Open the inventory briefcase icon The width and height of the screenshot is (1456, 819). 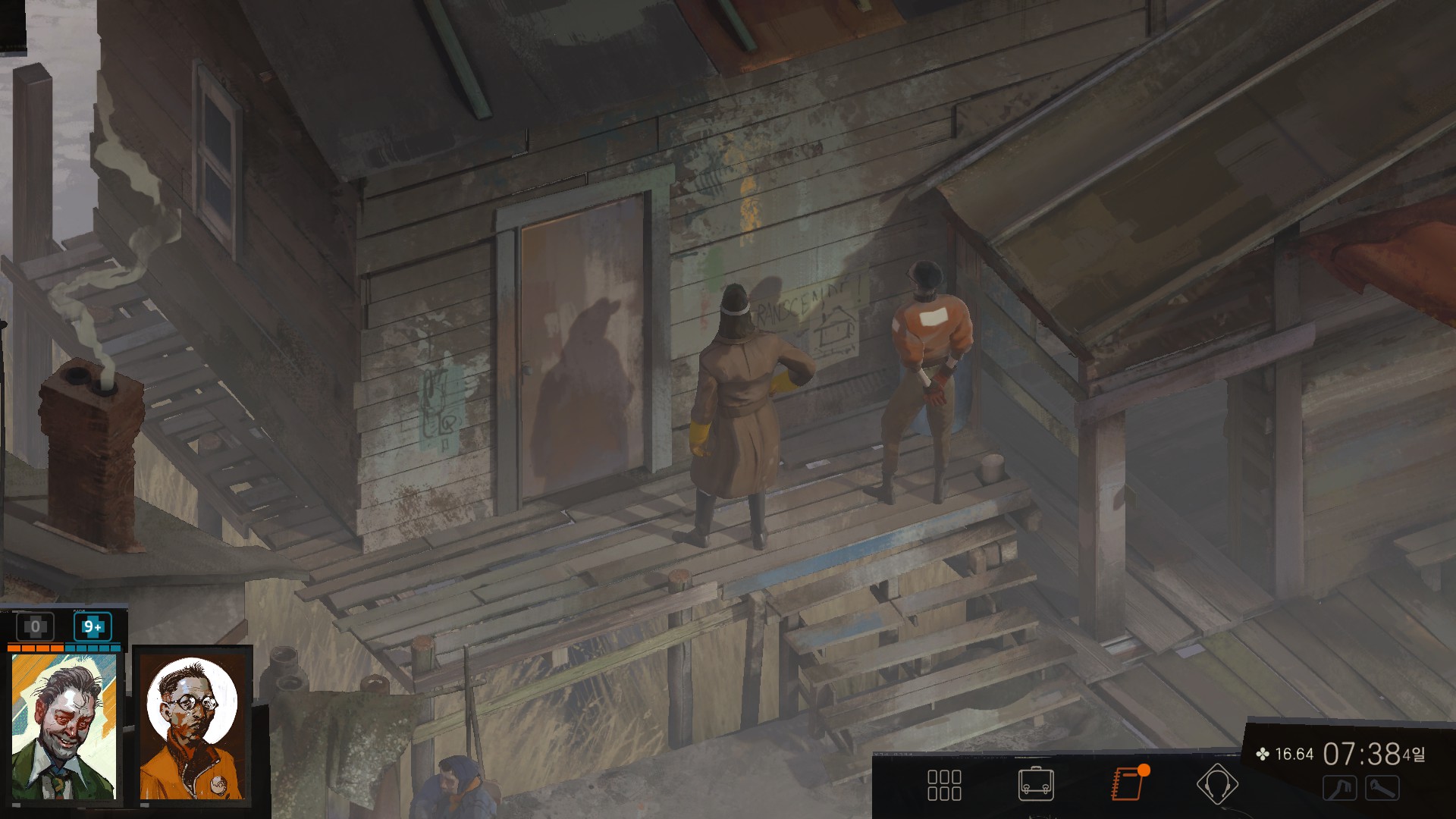point(1036,784)
